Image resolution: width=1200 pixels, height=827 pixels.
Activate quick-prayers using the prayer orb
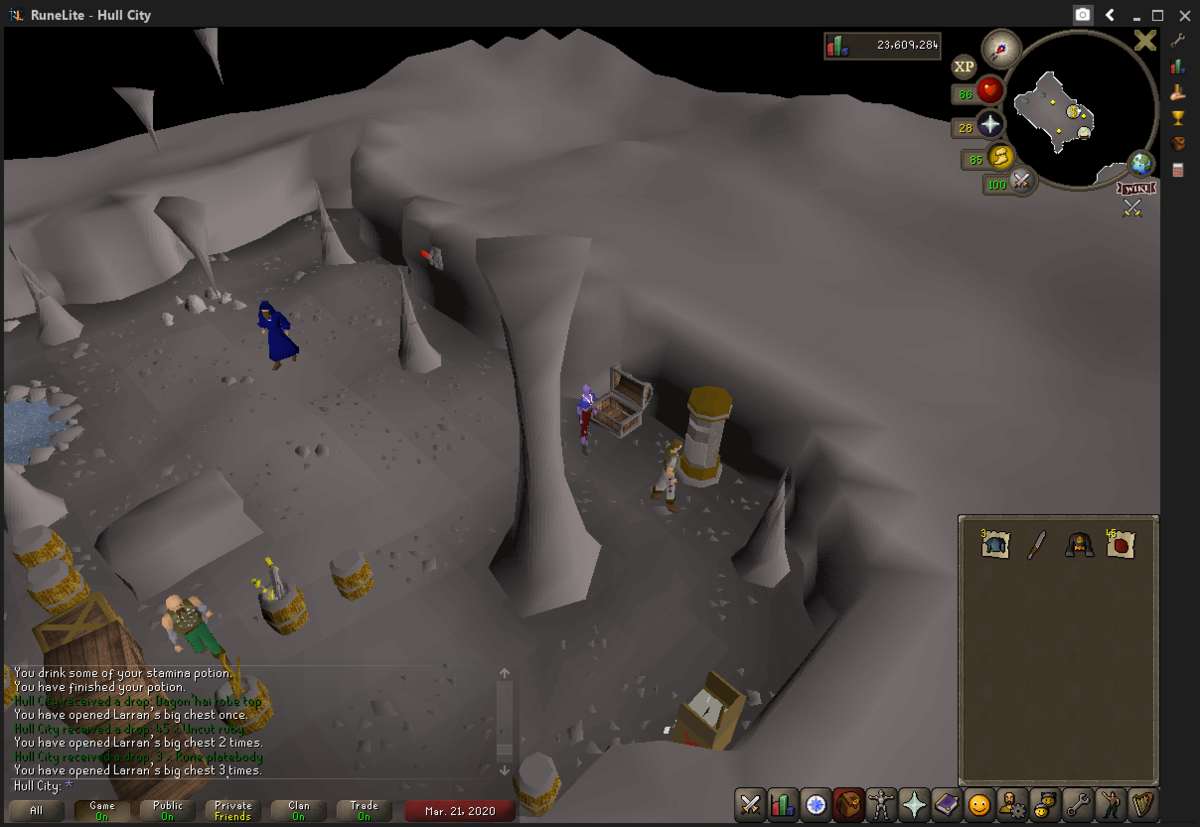pos(990,124)
